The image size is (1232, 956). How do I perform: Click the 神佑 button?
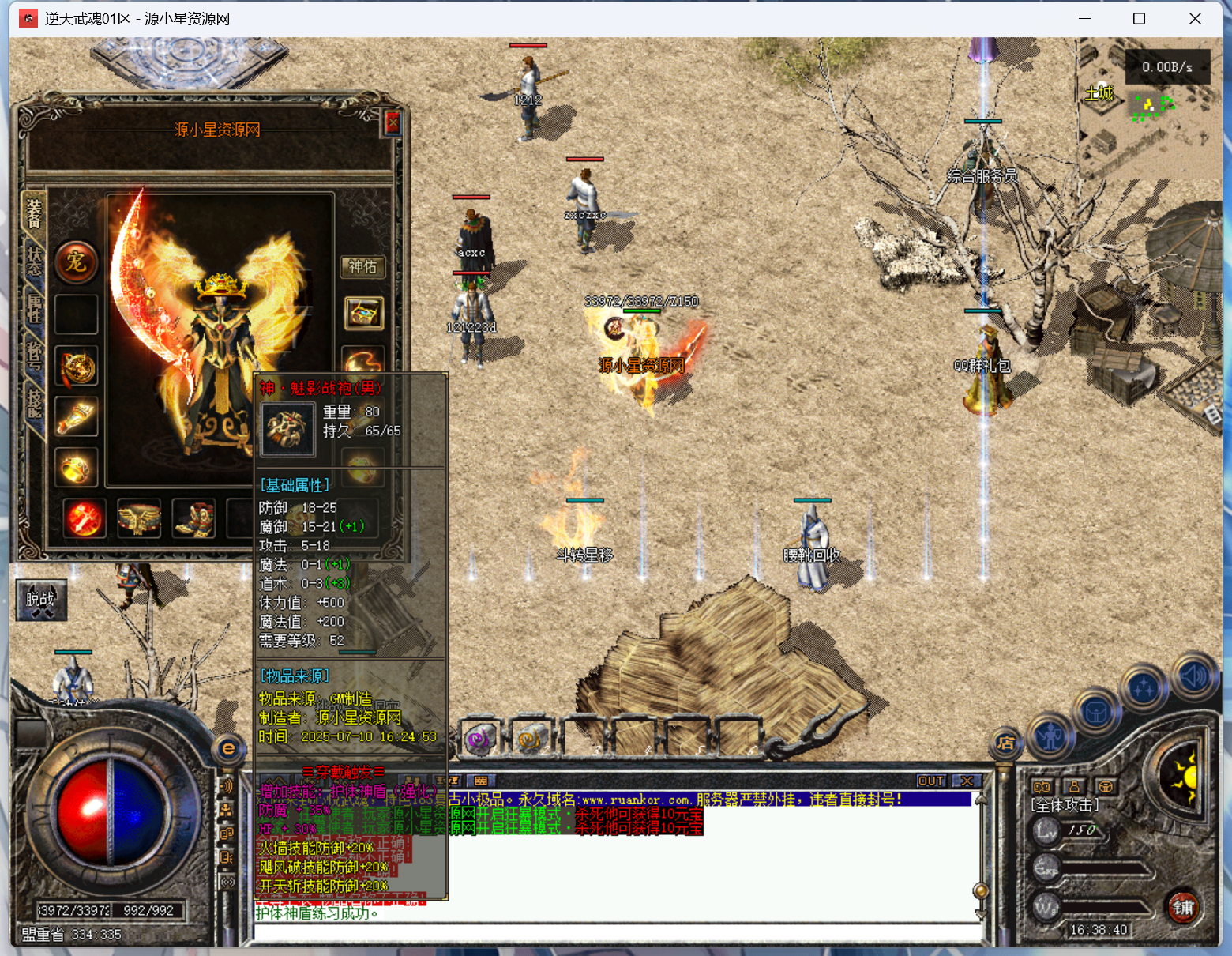362,267
